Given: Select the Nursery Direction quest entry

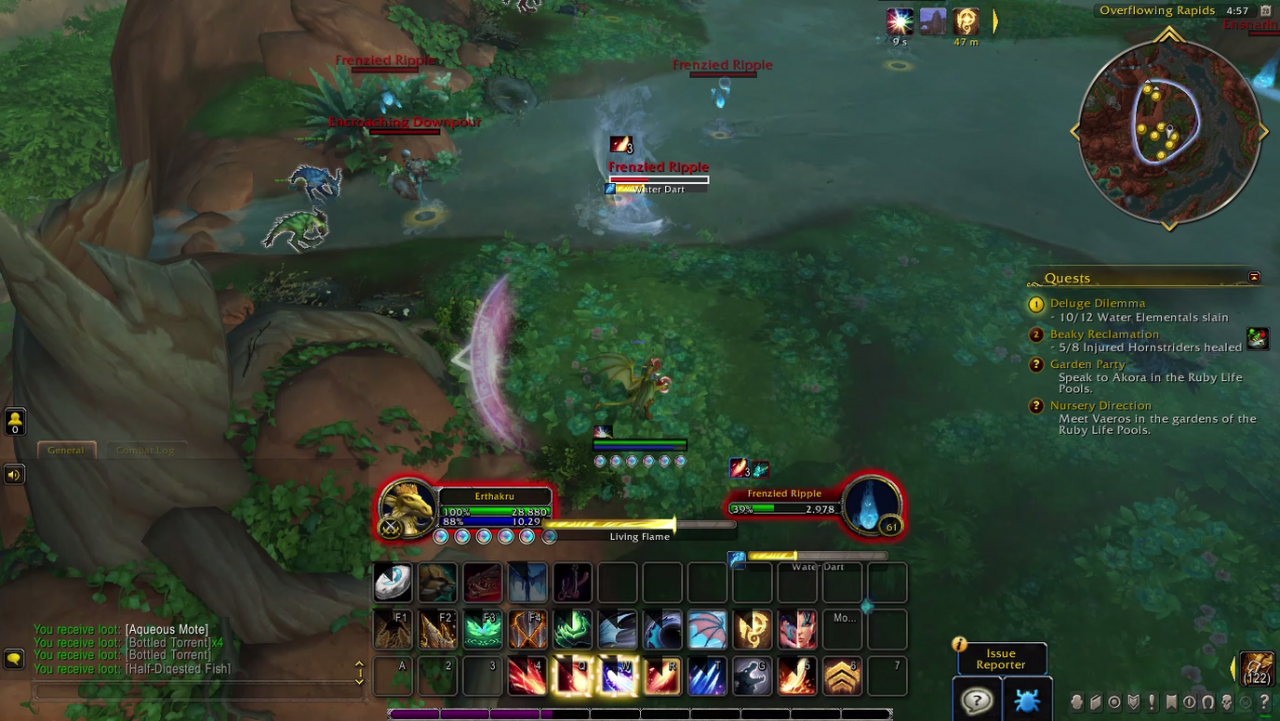Looking at the screenshot, I should [1100, 405].
